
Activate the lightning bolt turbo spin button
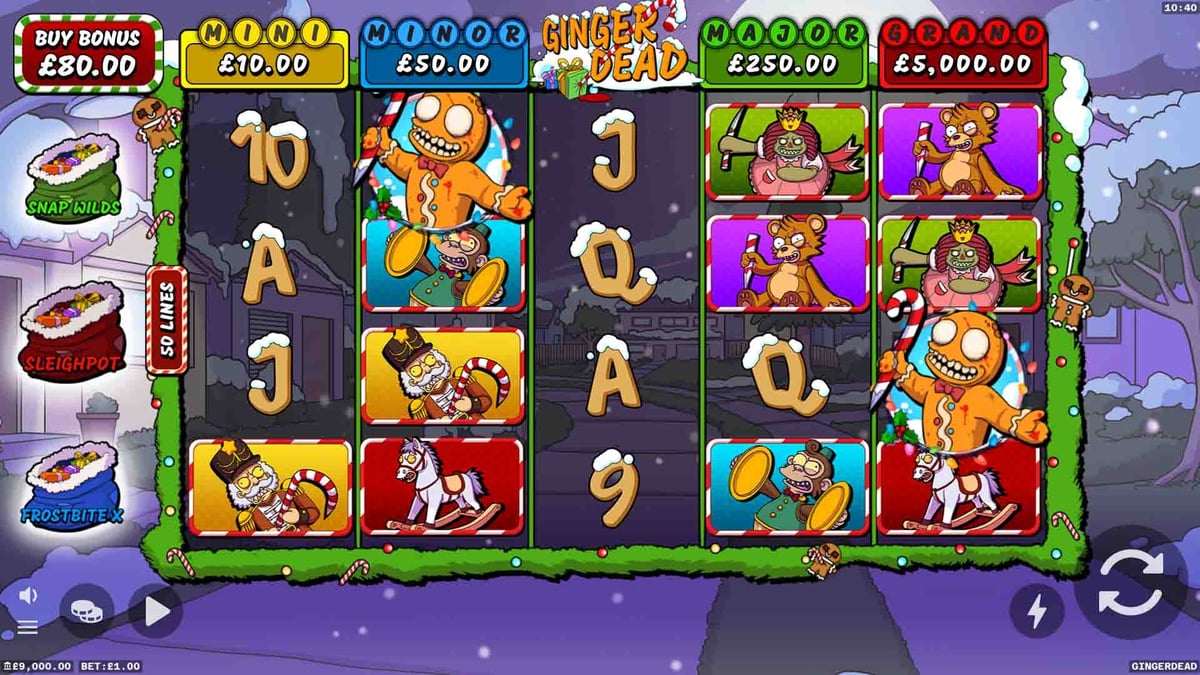[1036, 610]
